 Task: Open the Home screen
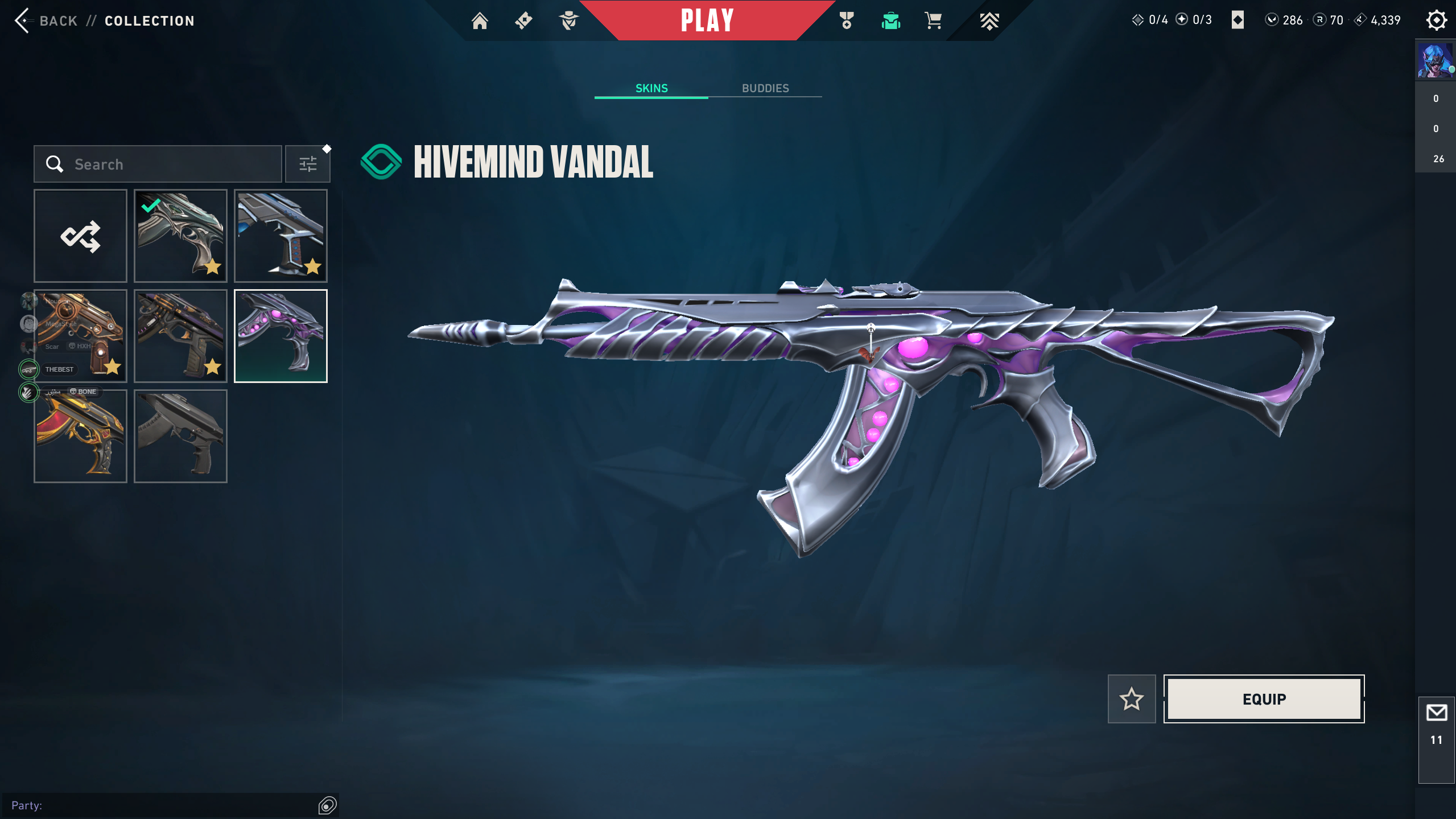pyautogui.click(x=480, y=21)
